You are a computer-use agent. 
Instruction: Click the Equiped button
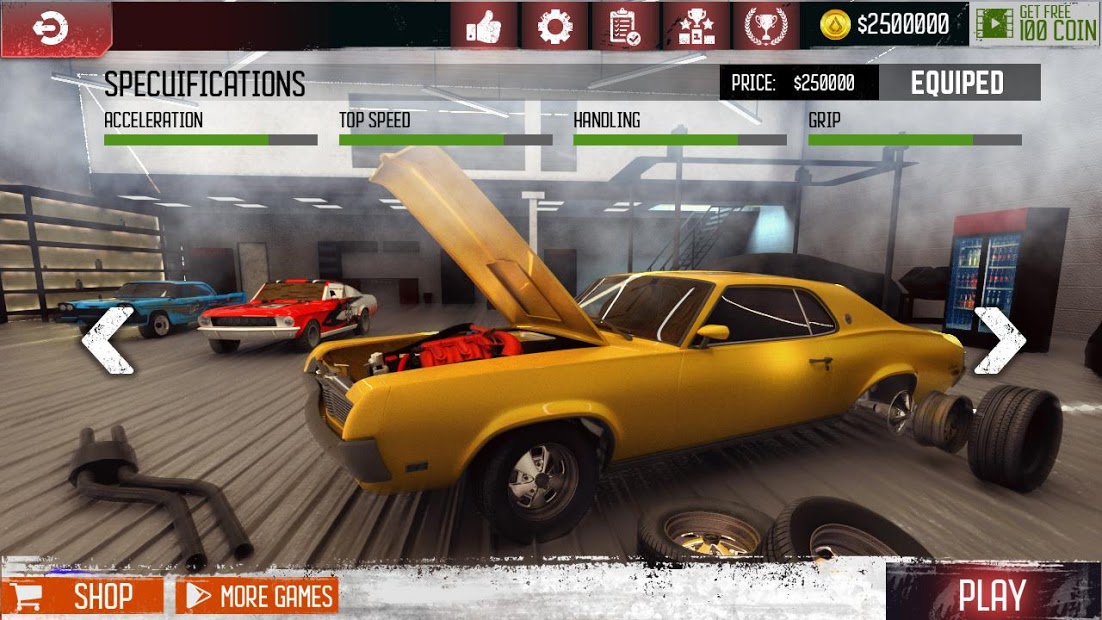coord(958,83)
